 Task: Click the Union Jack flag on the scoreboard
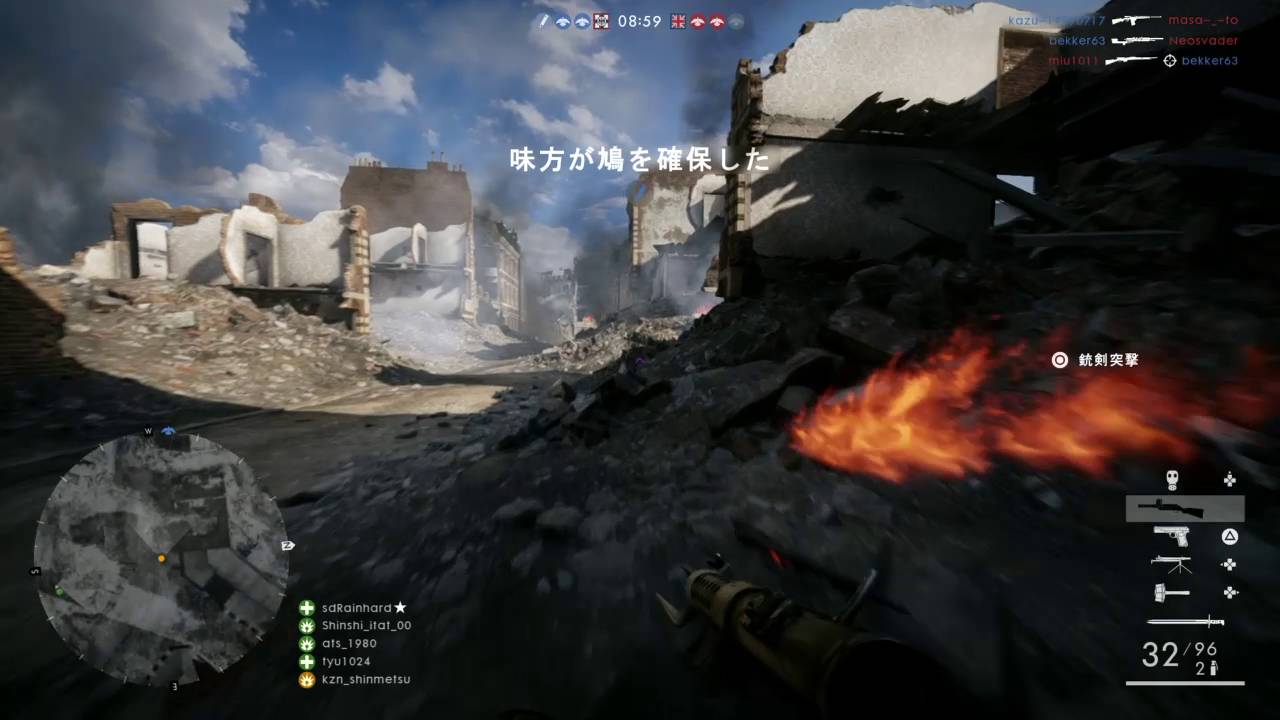678,21
